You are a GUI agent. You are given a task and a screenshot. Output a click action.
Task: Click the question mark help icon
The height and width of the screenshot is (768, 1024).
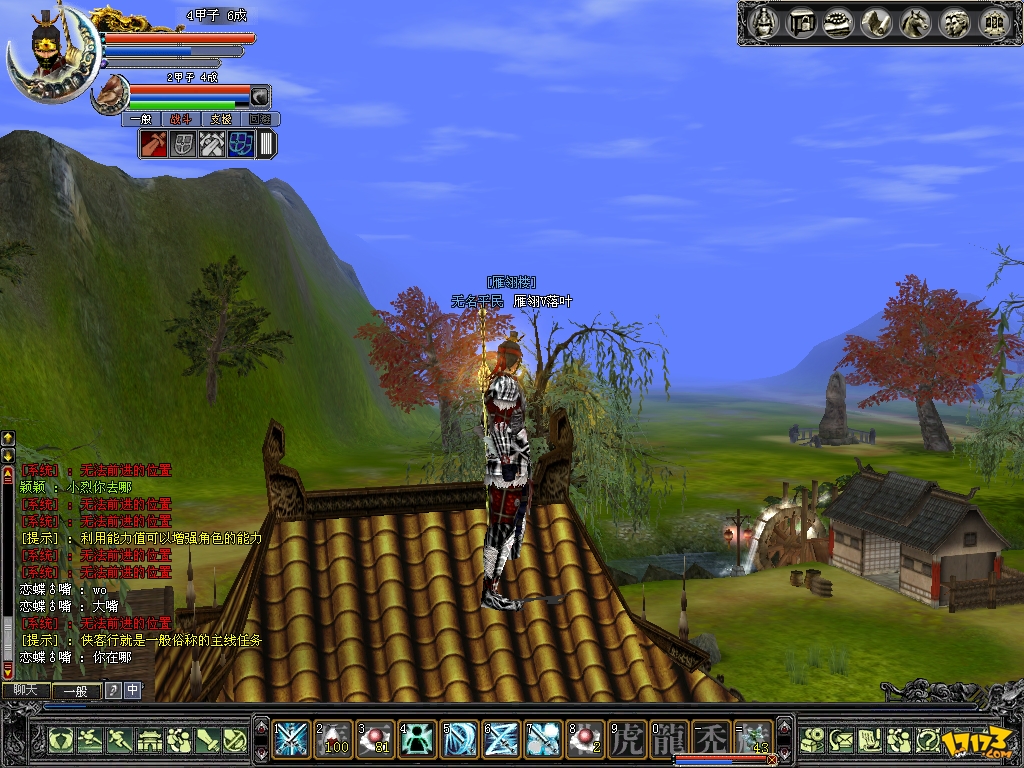click(928, 740)
